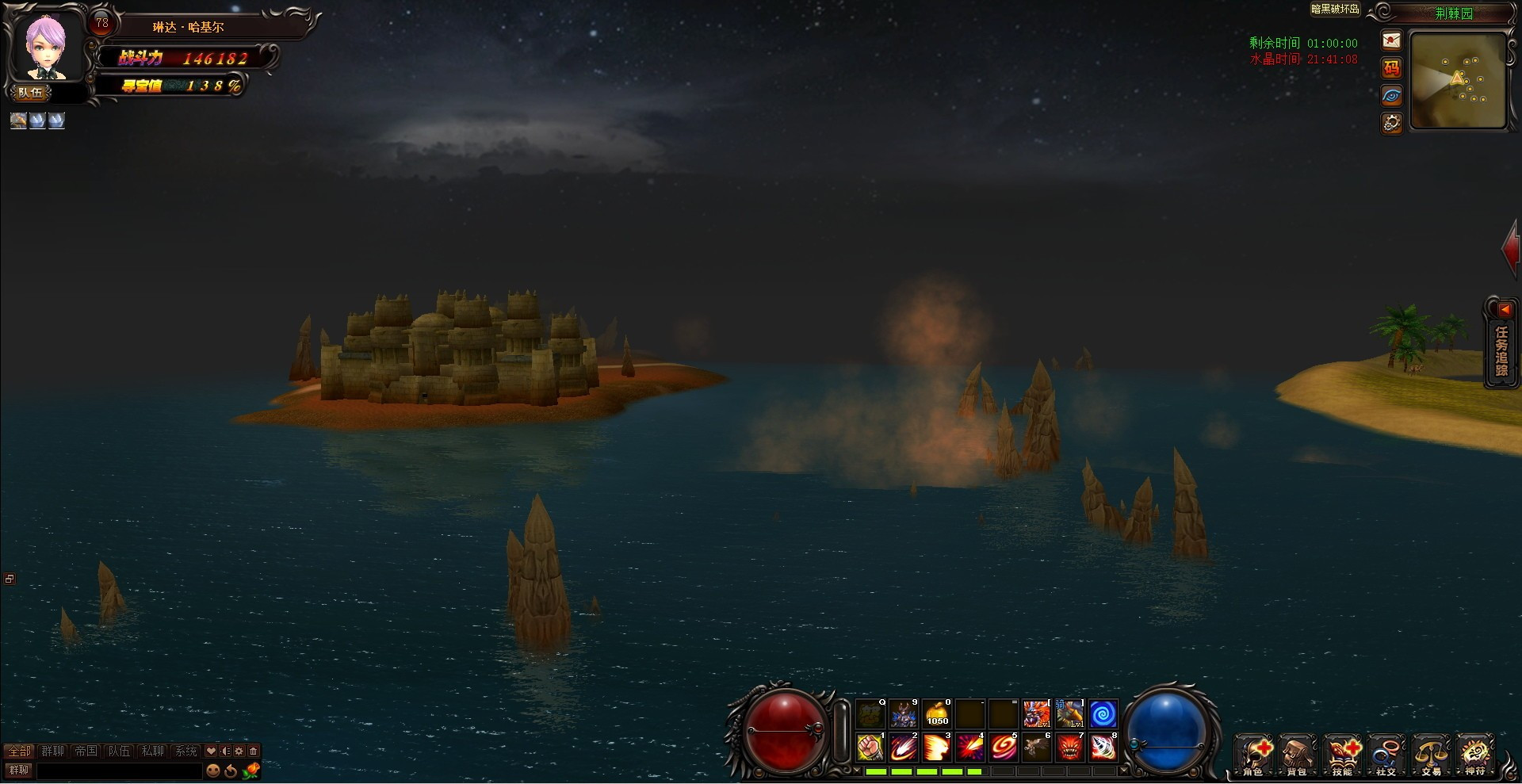Open the 角色 character sheet
The width and height of the screenshot is (1522, 784).
1254,756
